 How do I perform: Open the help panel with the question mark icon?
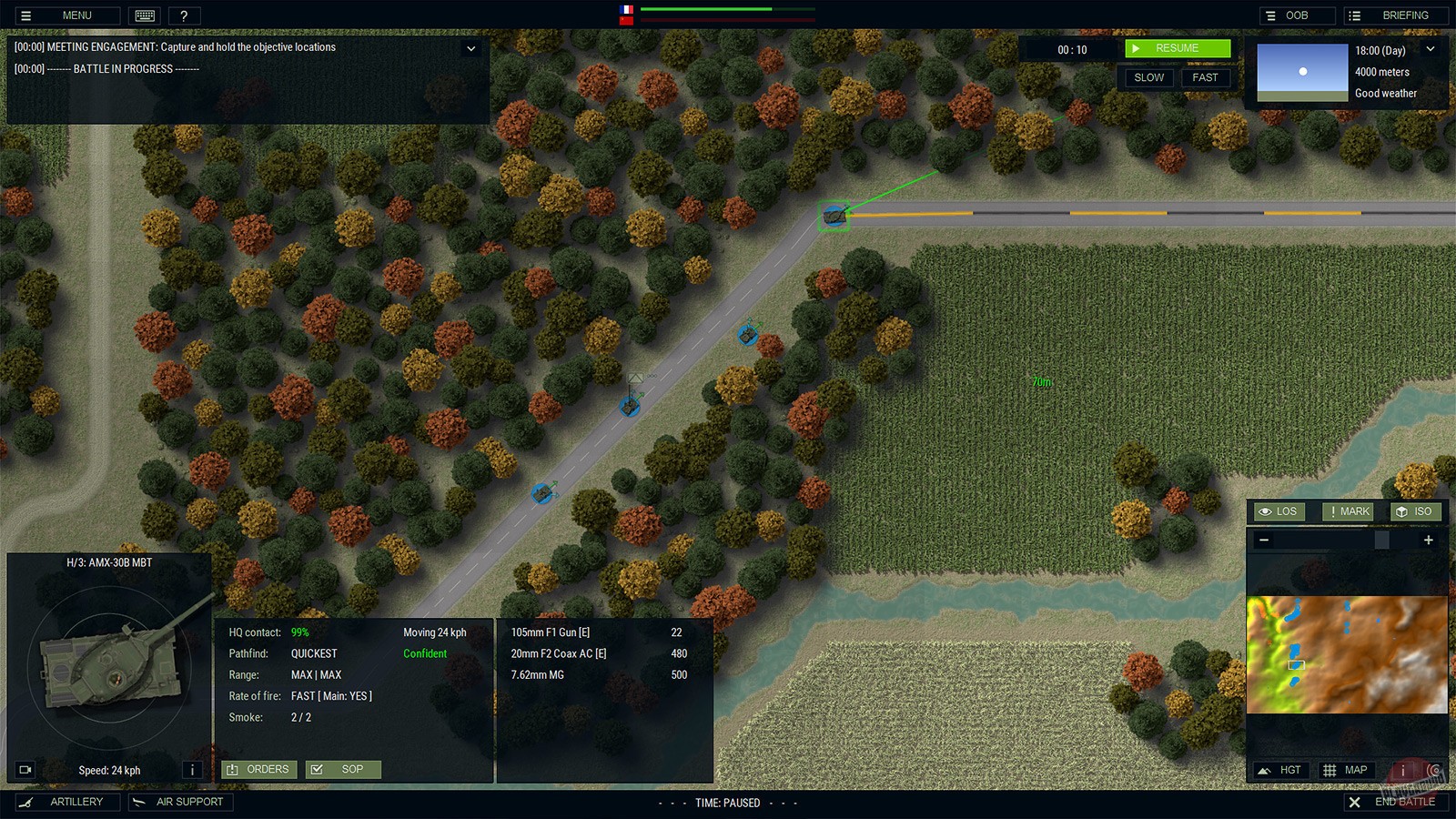[185, 15]
